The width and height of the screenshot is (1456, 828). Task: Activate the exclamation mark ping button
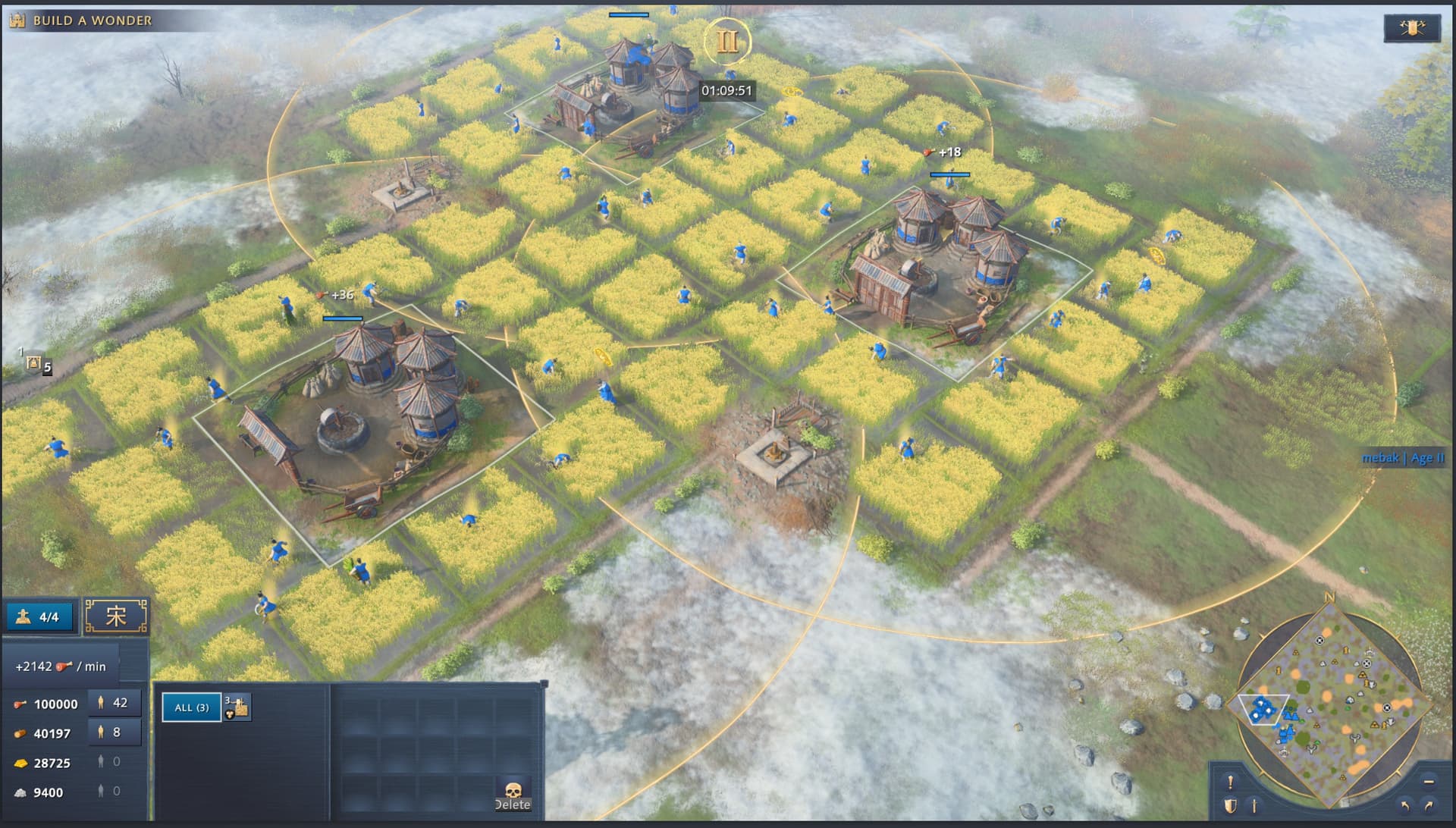(1230, 781)
